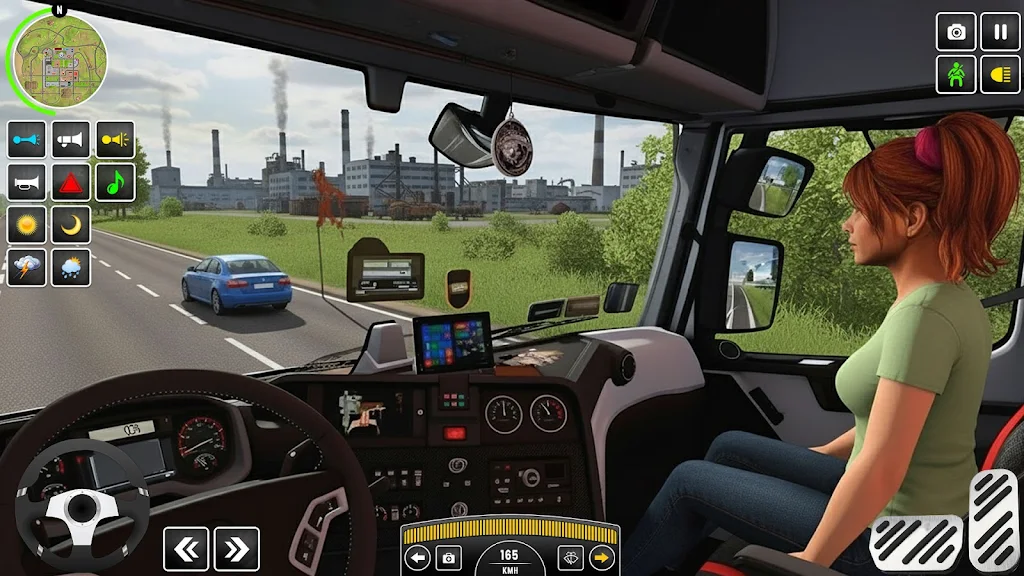The width and height of the screenshot is (1024, 576).
Task: Select the thunderstorm weather option
Action: tap(27, 268)
